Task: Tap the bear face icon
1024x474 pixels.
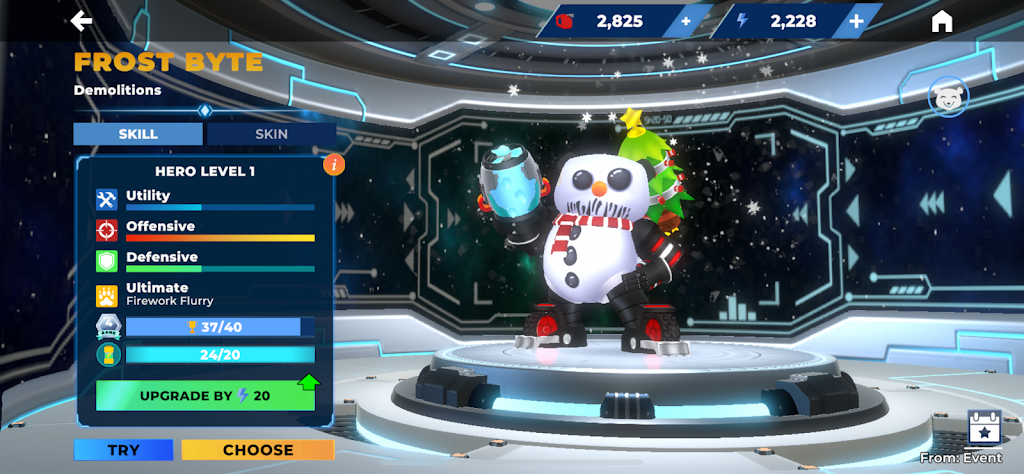Action: 948,97
